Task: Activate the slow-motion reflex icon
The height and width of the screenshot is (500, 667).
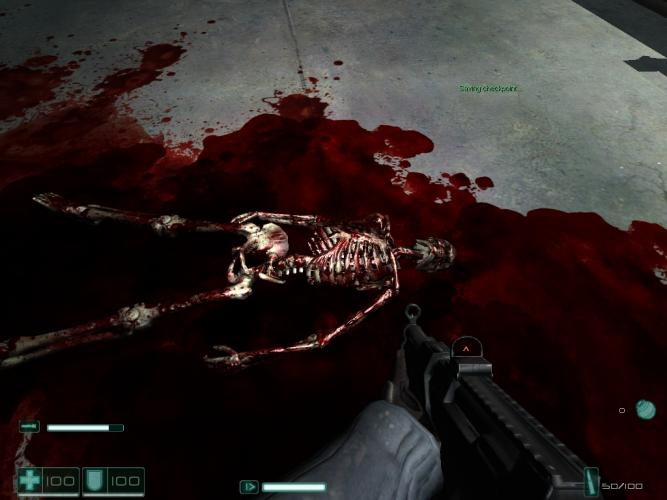Action: [249, 487]
